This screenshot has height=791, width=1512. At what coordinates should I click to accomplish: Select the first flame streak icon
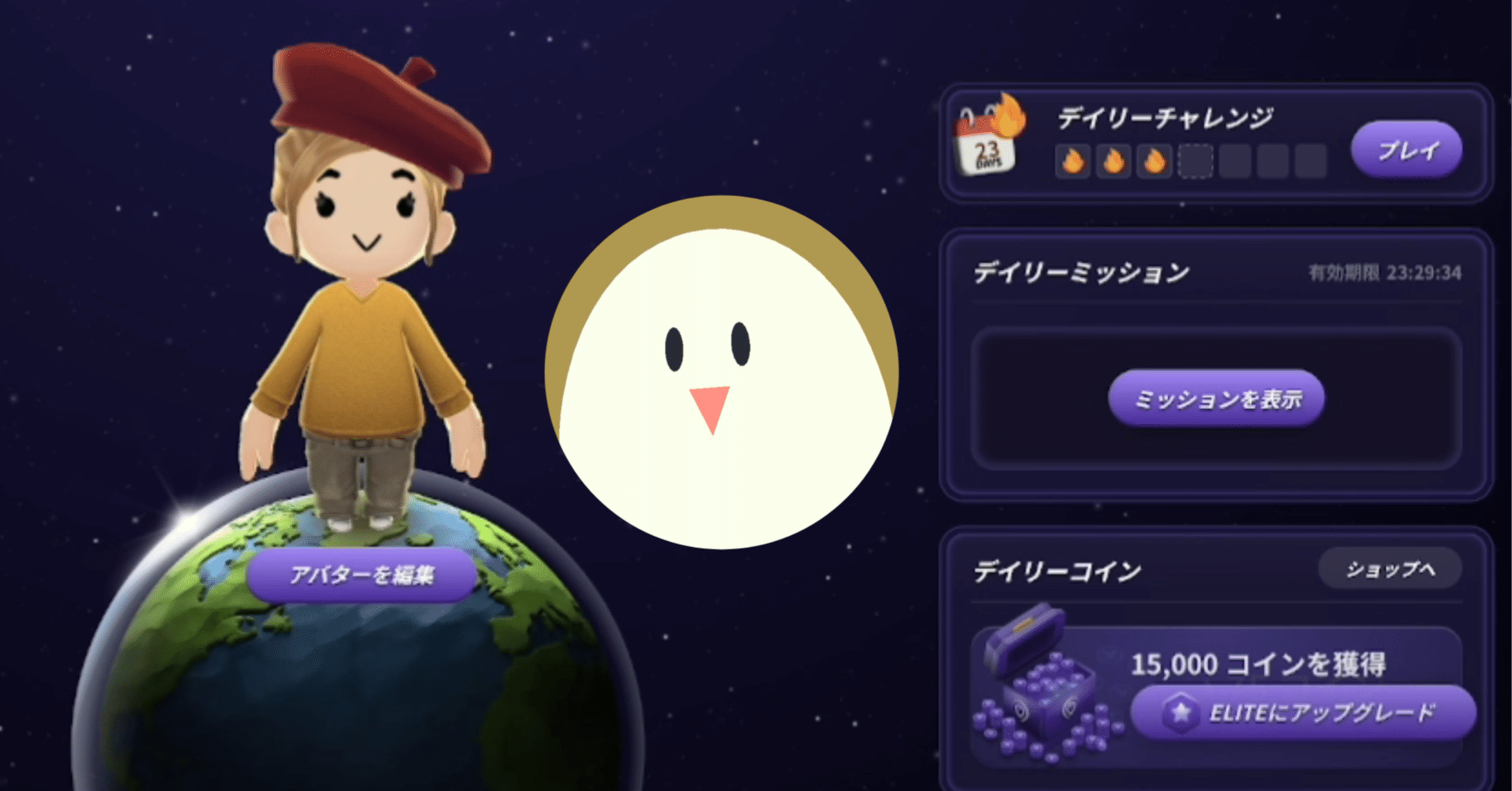1073,161
